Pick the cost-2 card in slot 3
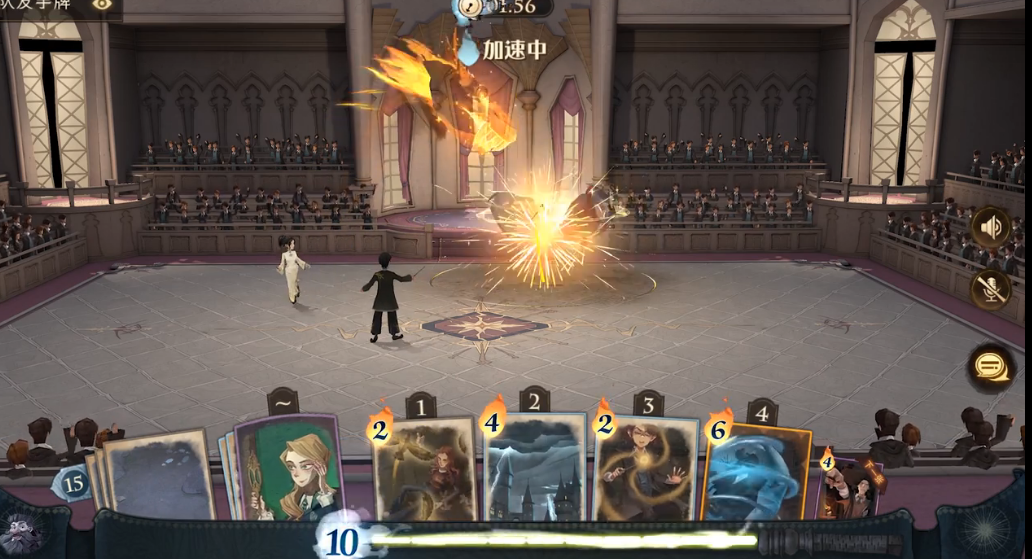The image size is (1032, 559). 645,468
